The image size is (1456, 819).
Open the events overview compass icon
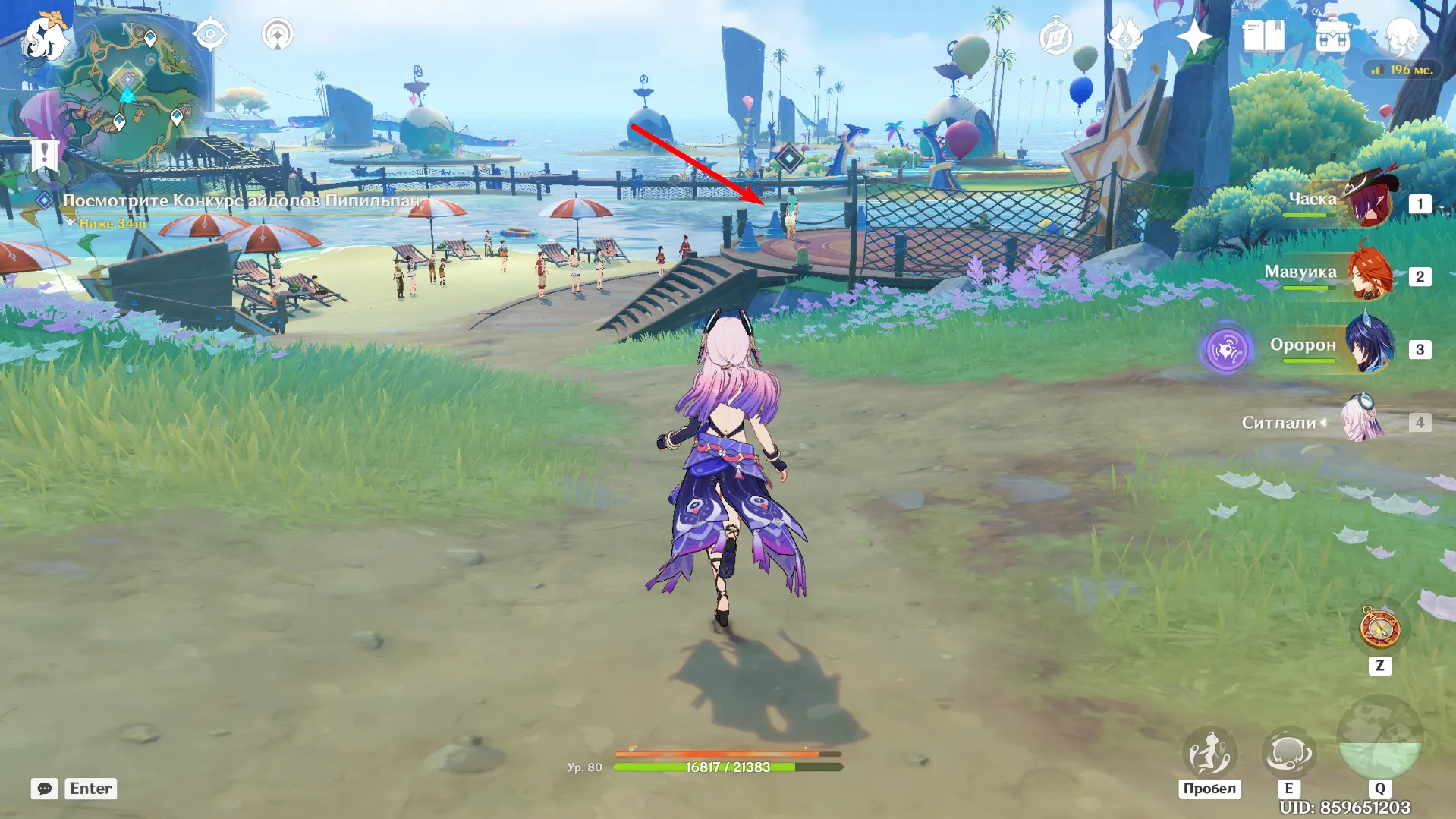click(x=1057, y=33)
